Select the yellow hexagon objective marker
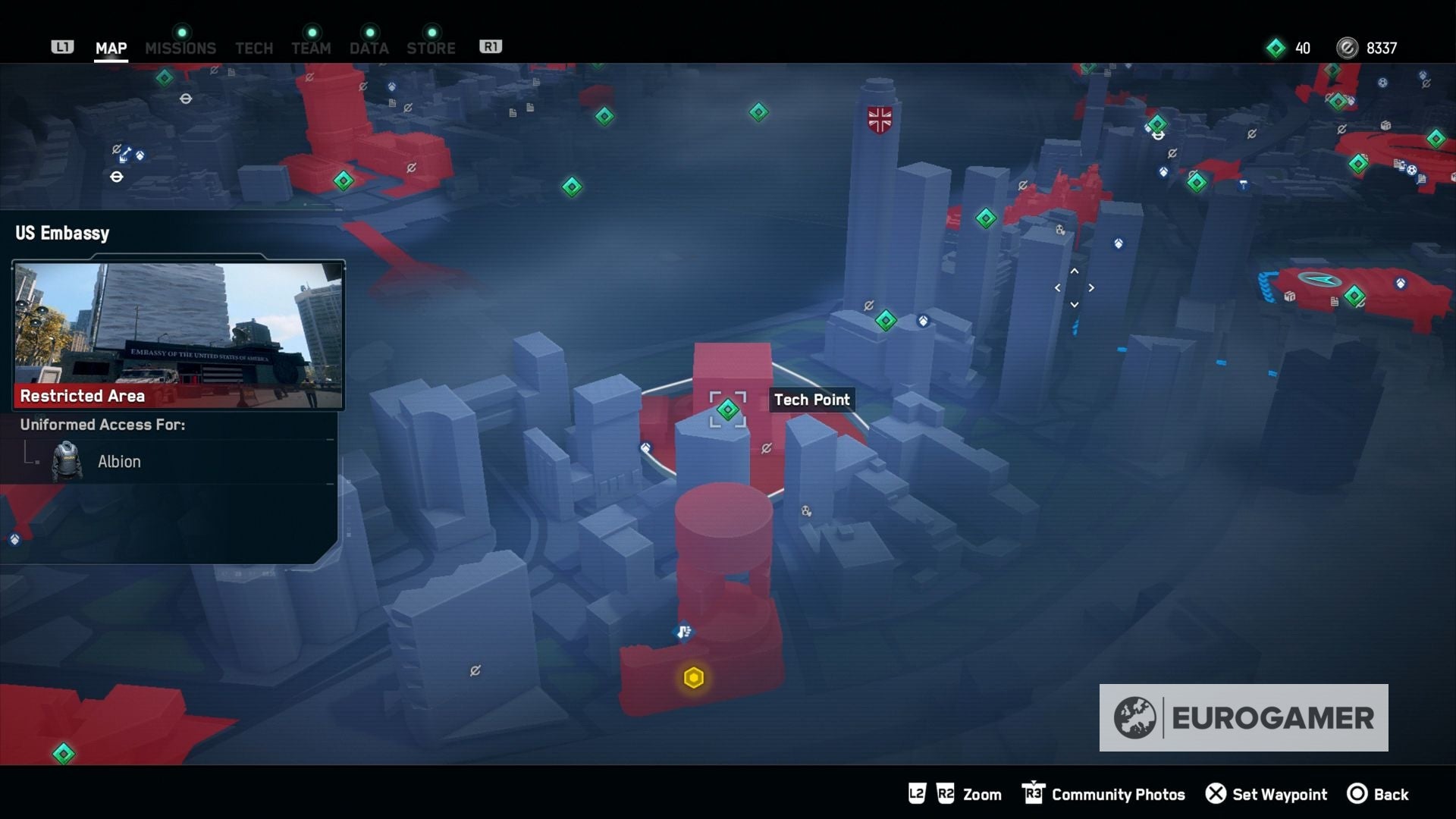 pyautogui.click(x=694, y=679)
